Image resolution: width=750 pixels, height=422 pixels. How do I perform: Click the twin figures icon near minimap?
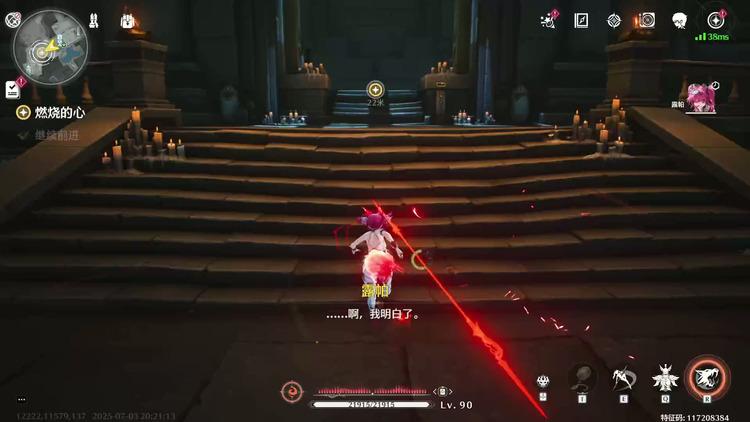pyautogui.click(x=93, y=20)
